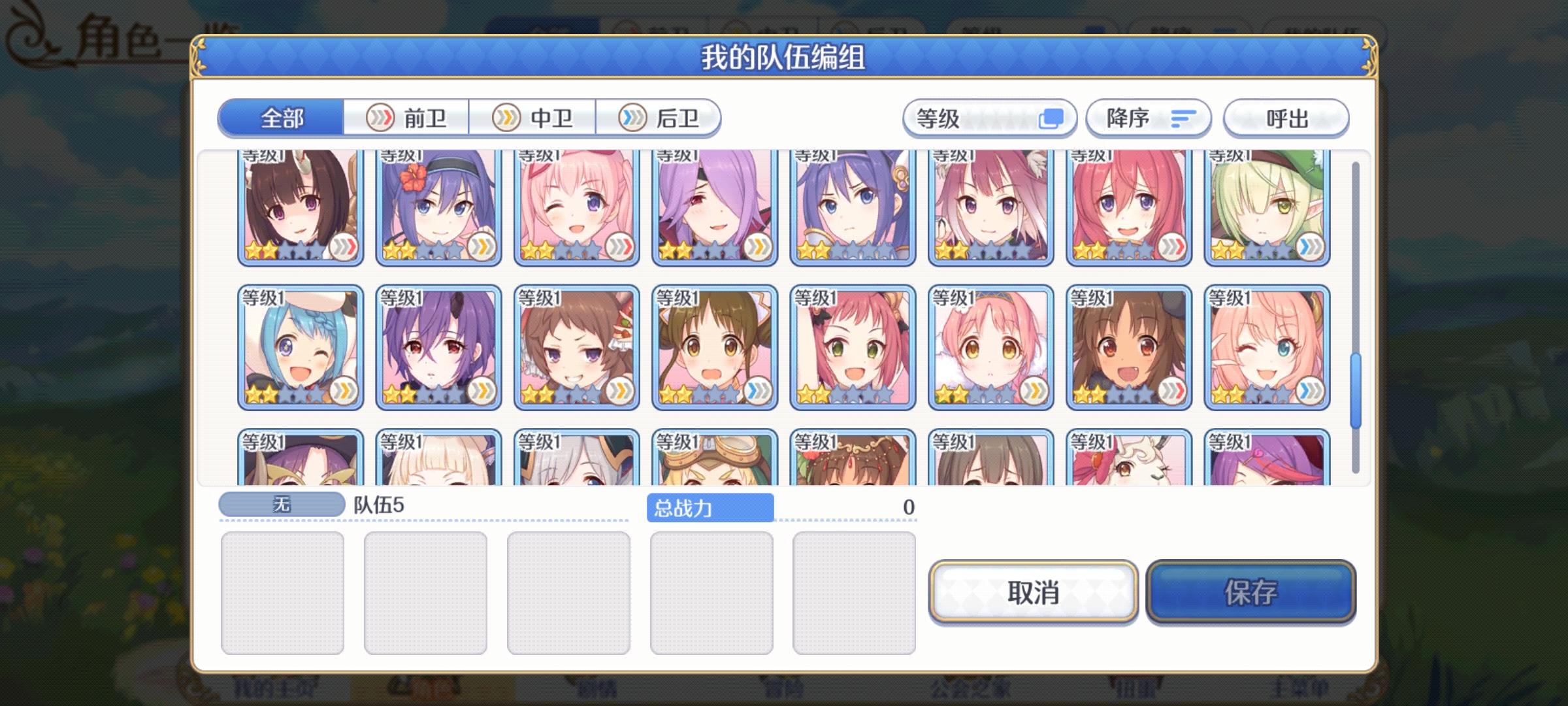The width and height of the screenshot is (1568, 706).
Task: Toggle the 等级 level sorting criteria
Action: (990, 118)
